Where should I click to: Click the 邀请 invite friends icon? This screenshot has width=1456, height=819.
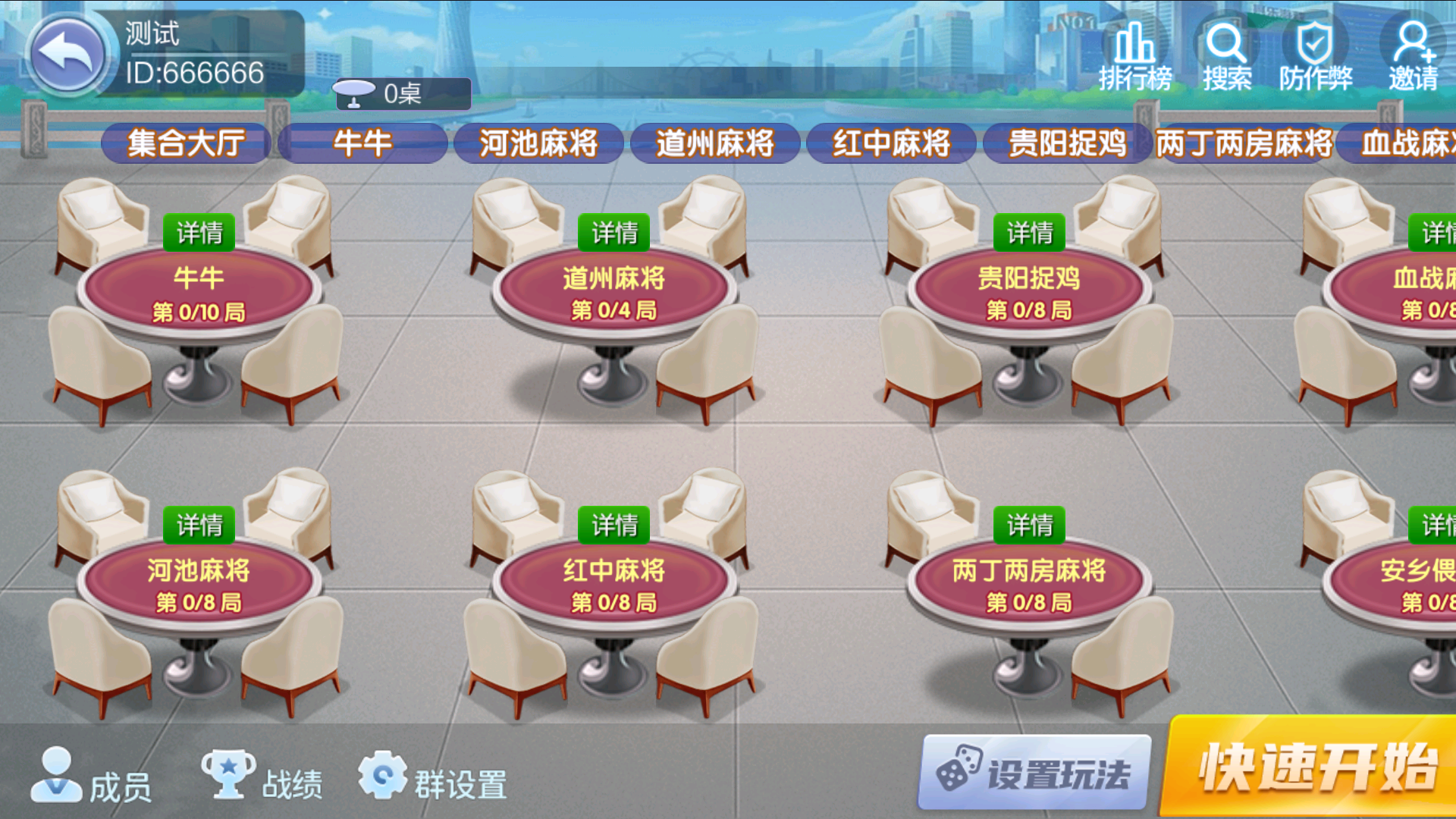1413,49
